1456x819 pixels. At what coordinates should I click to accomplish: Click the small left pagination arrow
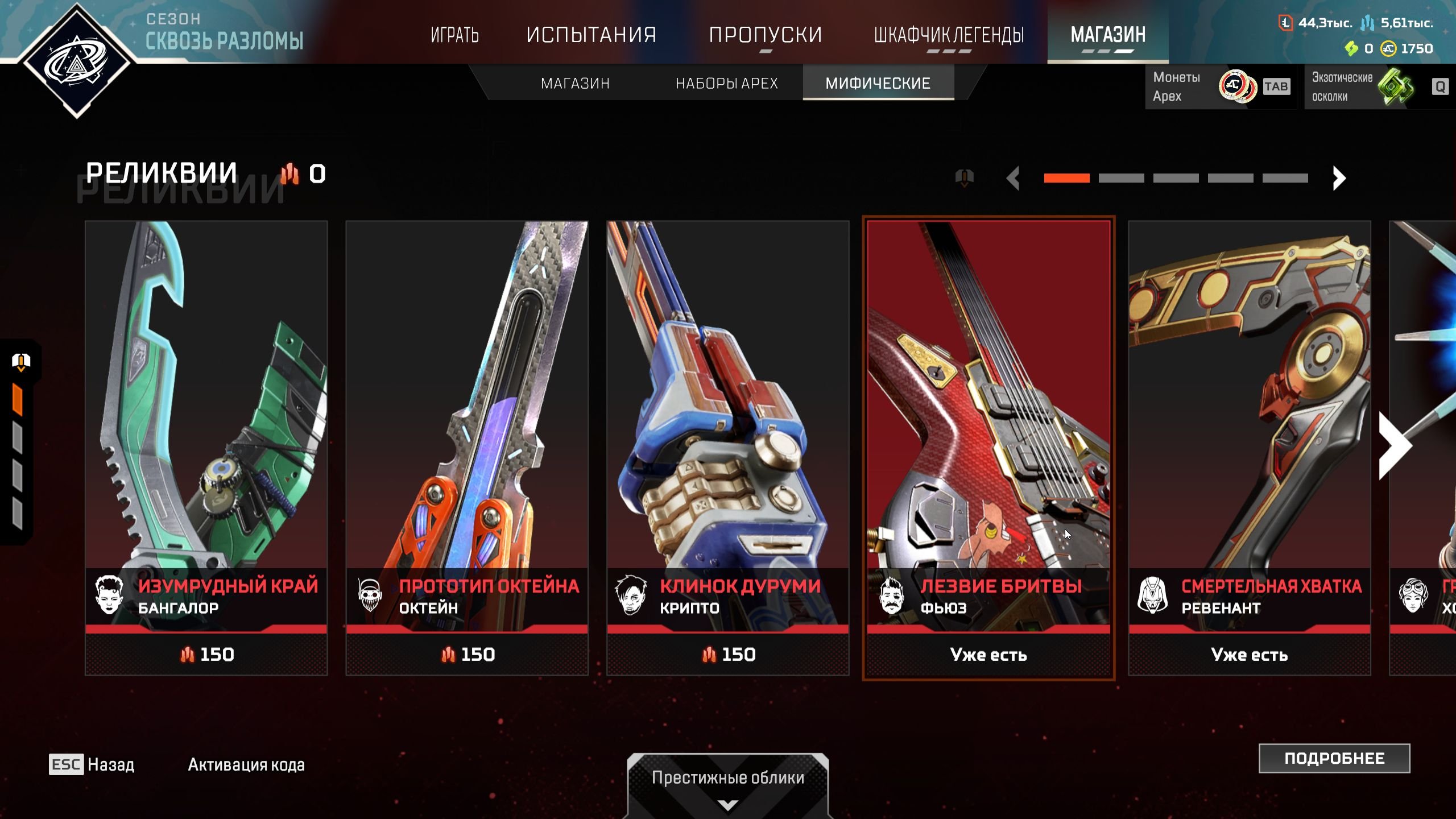[1013, 179]
